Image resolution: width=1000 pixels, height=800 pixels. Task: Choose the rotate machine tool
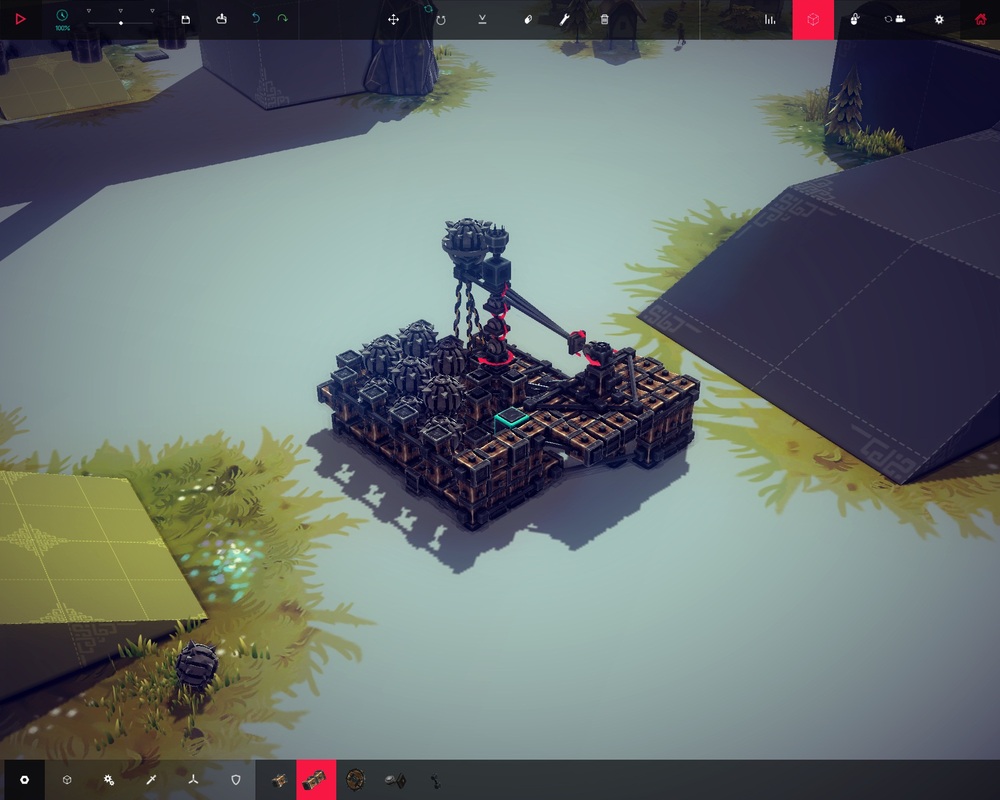440,19
